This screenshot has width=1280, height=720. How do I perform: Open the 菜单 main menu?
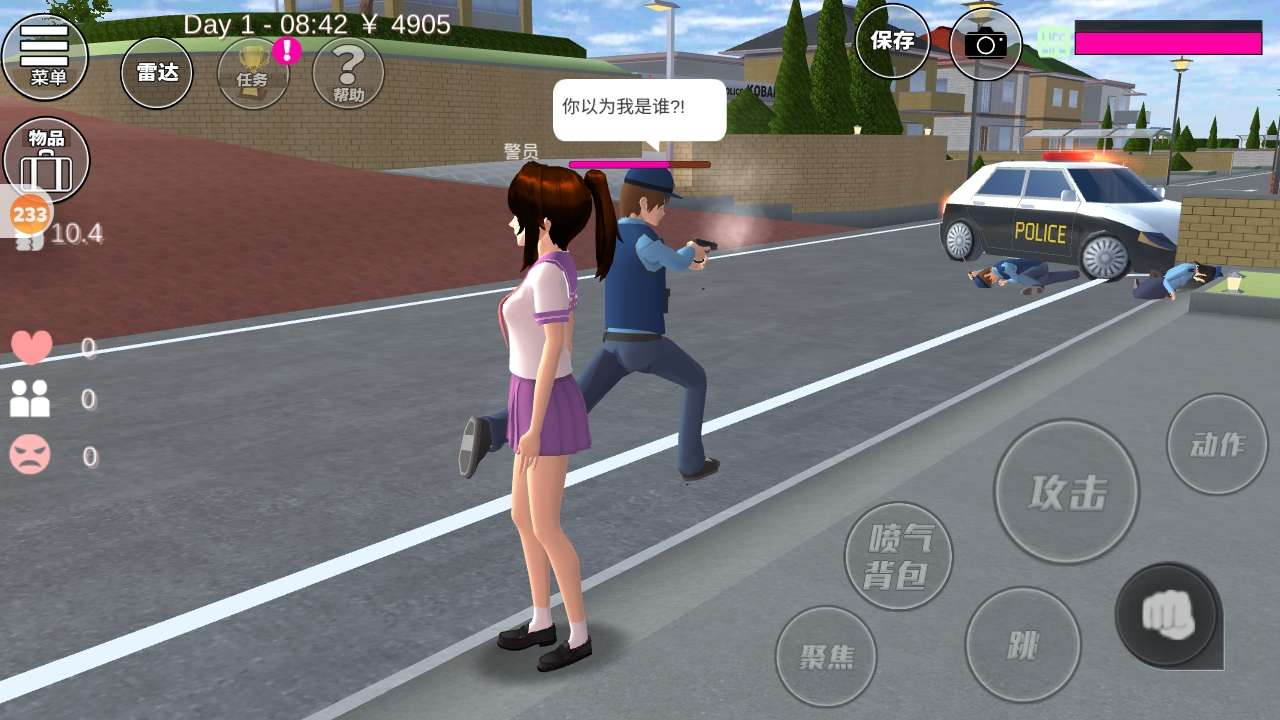[x=45, y=55]
